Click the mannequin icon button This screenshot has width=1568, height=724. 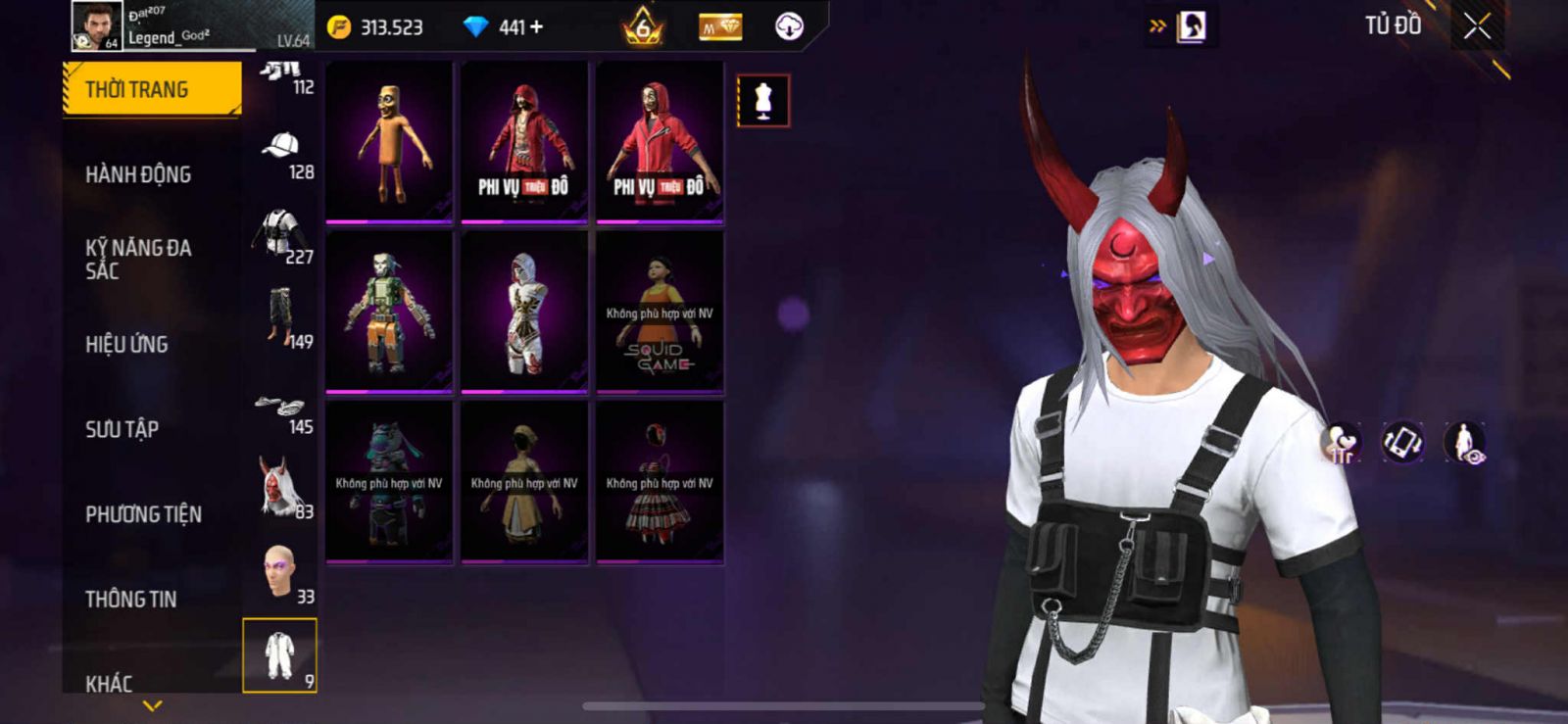[763, 101]
